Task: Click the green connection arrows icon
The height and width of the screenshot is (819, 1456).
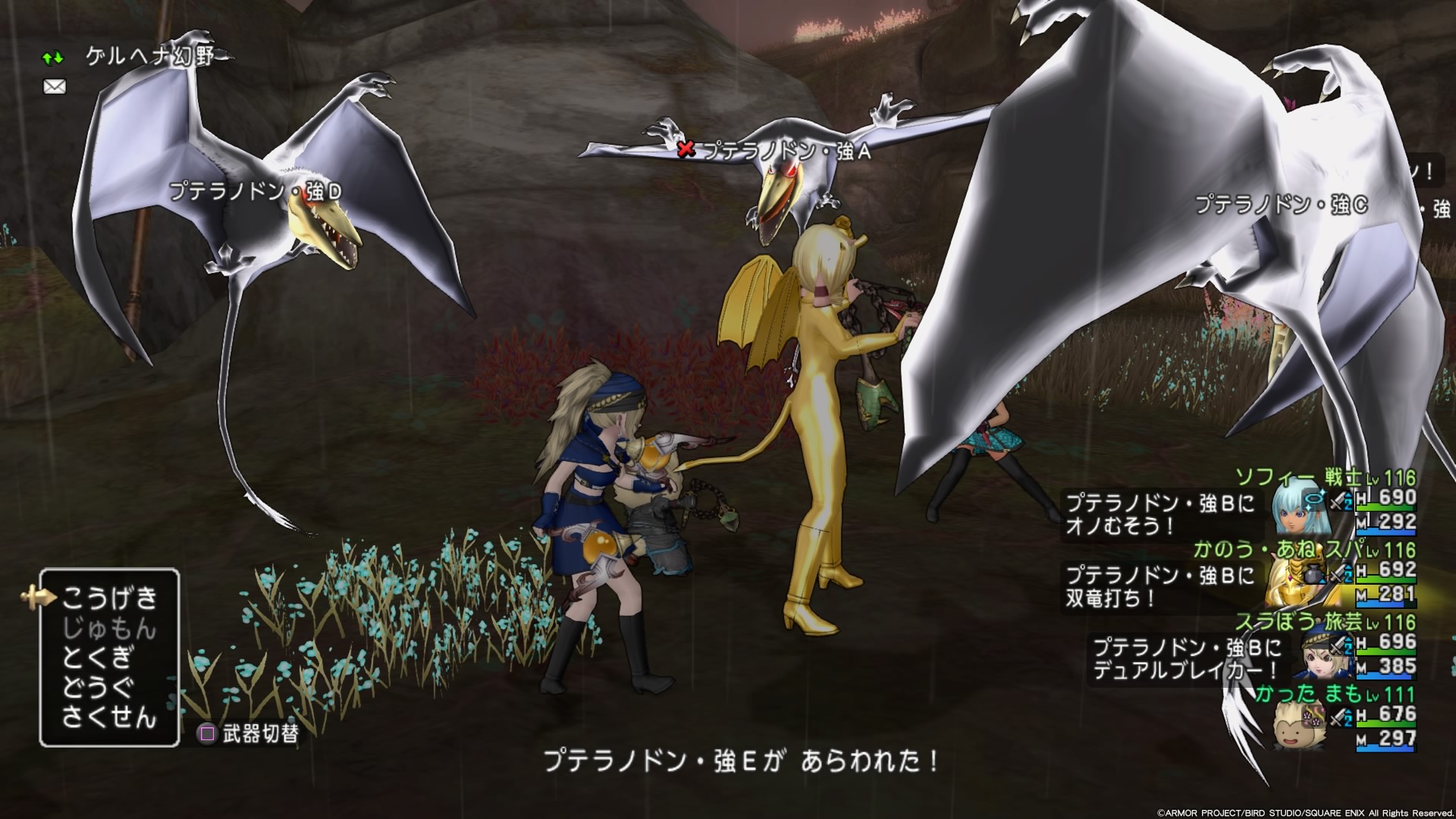Action: pos(53,58)
